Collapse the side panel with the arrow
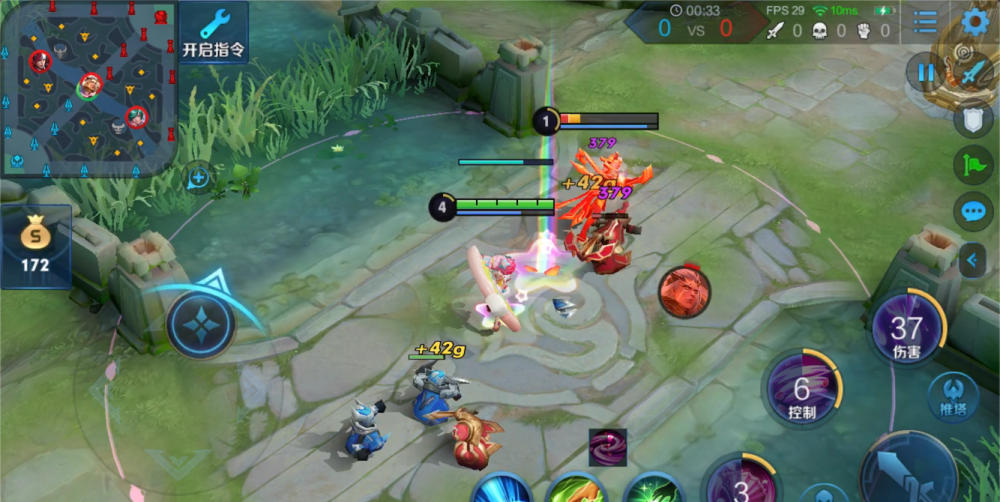The width and height of the screenshot is (1000, 502). (x=973, y=261)
